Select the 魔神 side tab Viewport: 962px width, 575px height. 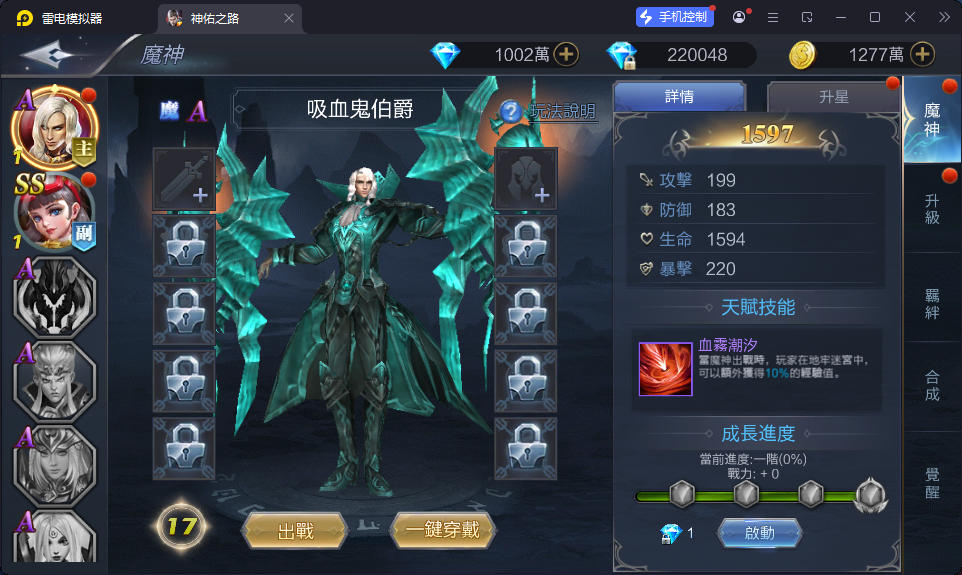tap(932, 119)
